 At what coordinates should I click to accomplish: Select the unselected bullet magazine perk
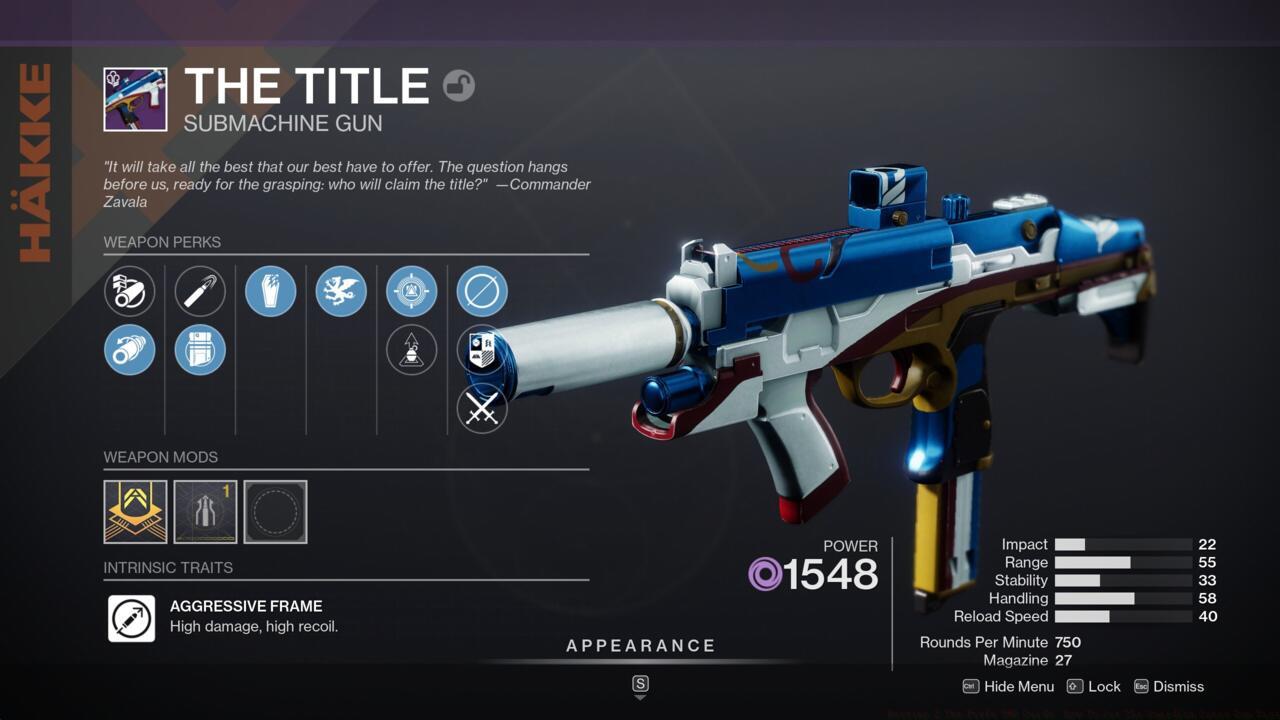tap(200, 291)
